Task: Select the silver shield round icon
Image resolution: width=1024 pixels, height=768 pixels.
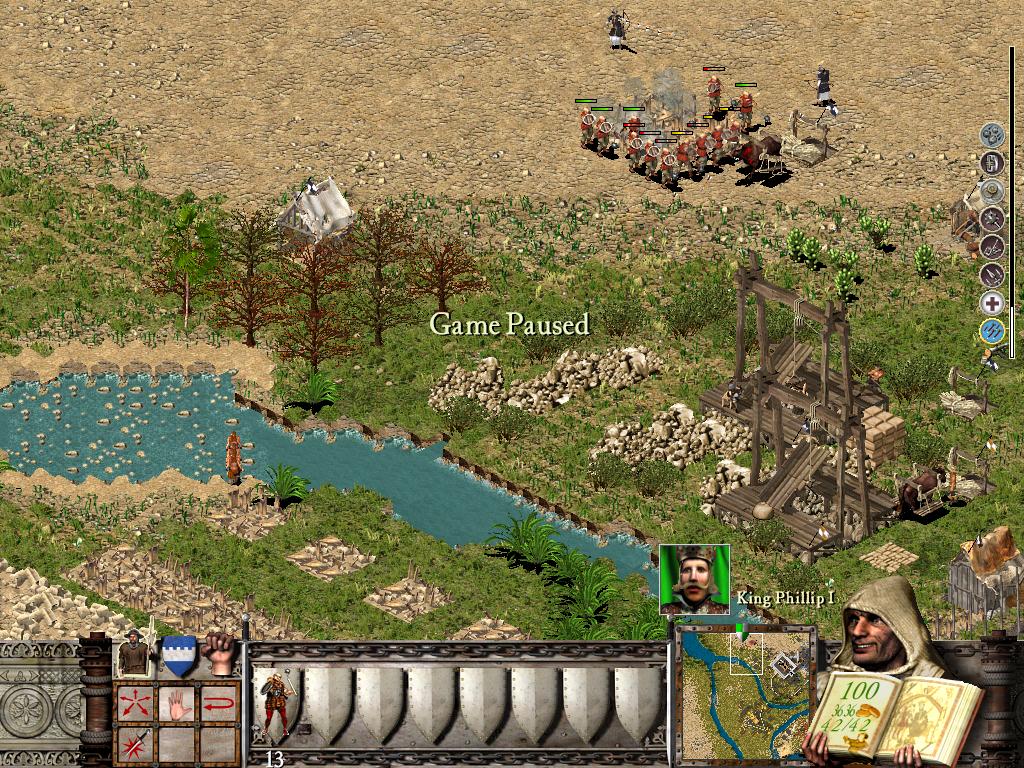Action: pyautogui.click(x=991, y=189)
